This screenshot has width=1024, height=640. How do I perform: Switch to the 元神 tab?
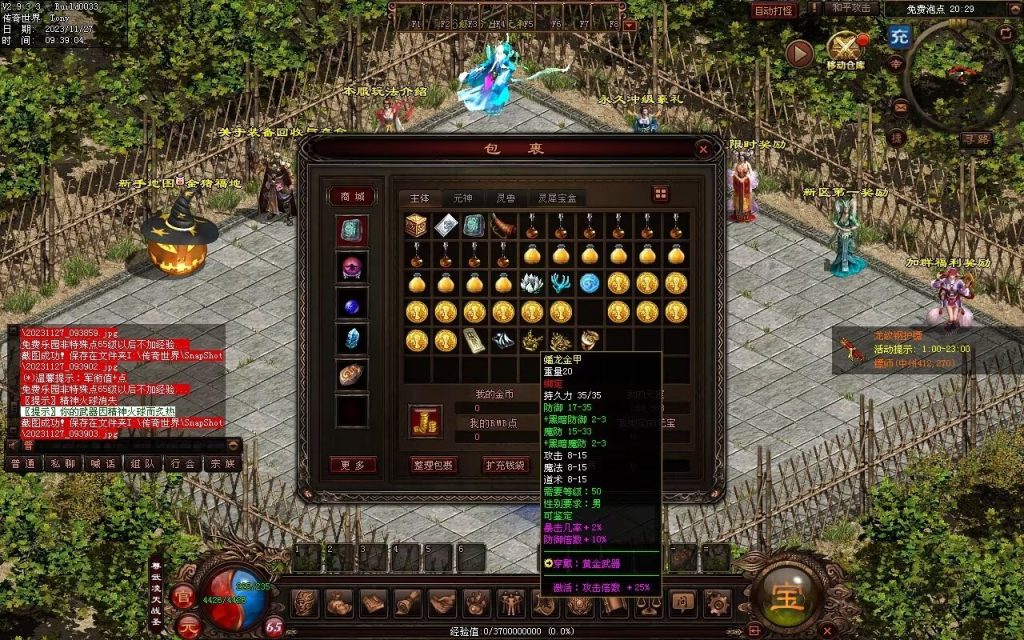click(x=462, y=198)
